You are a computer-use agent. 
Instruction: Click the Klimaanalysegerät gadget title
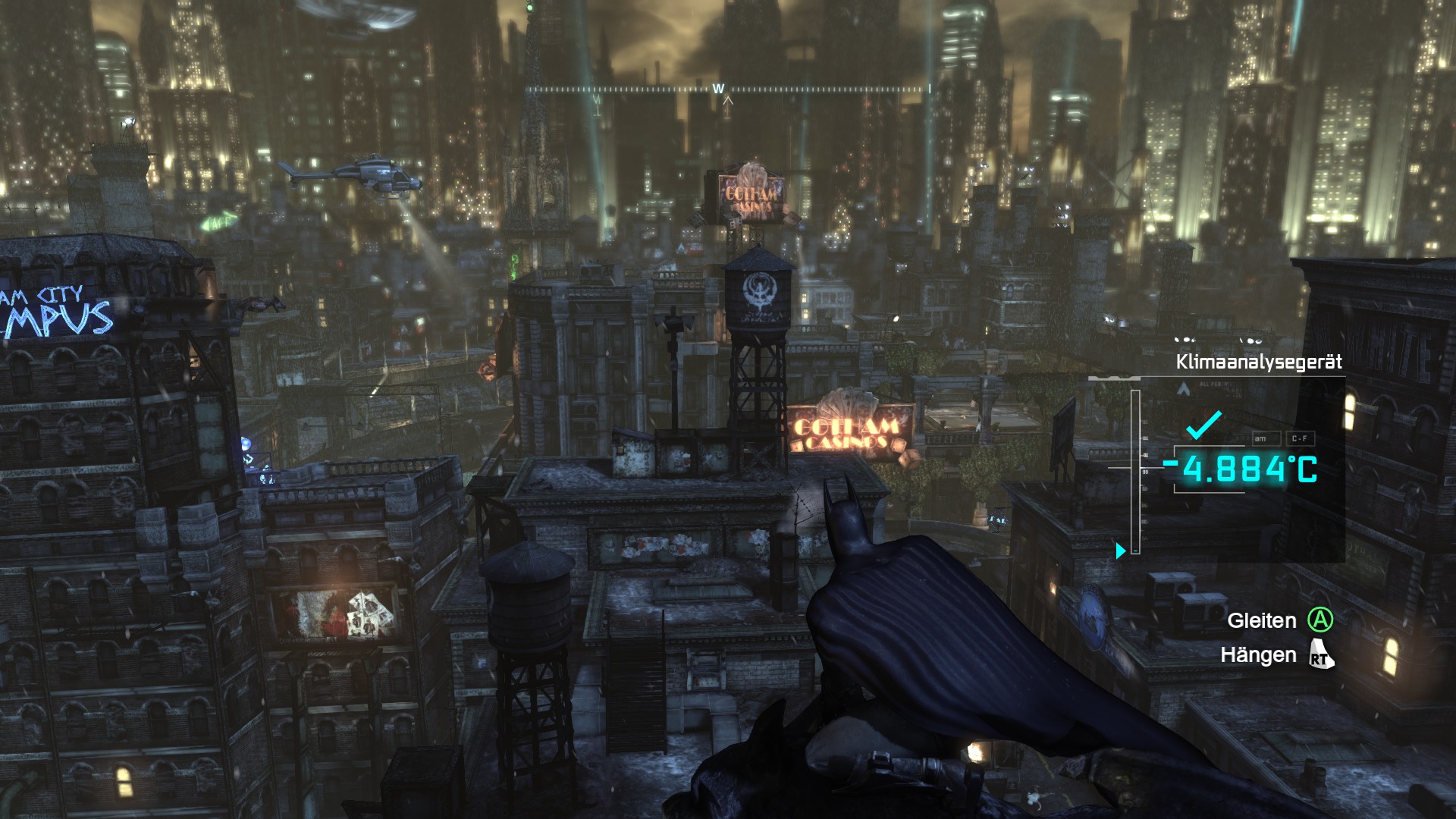click(x=1258, y=362)
